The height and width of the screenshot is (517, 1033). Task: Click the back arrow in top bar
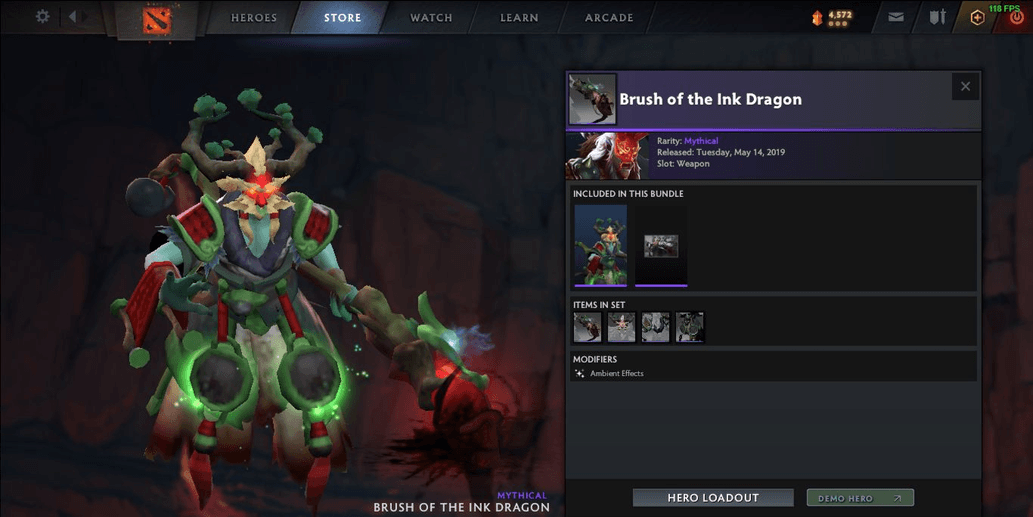[73, 17]
